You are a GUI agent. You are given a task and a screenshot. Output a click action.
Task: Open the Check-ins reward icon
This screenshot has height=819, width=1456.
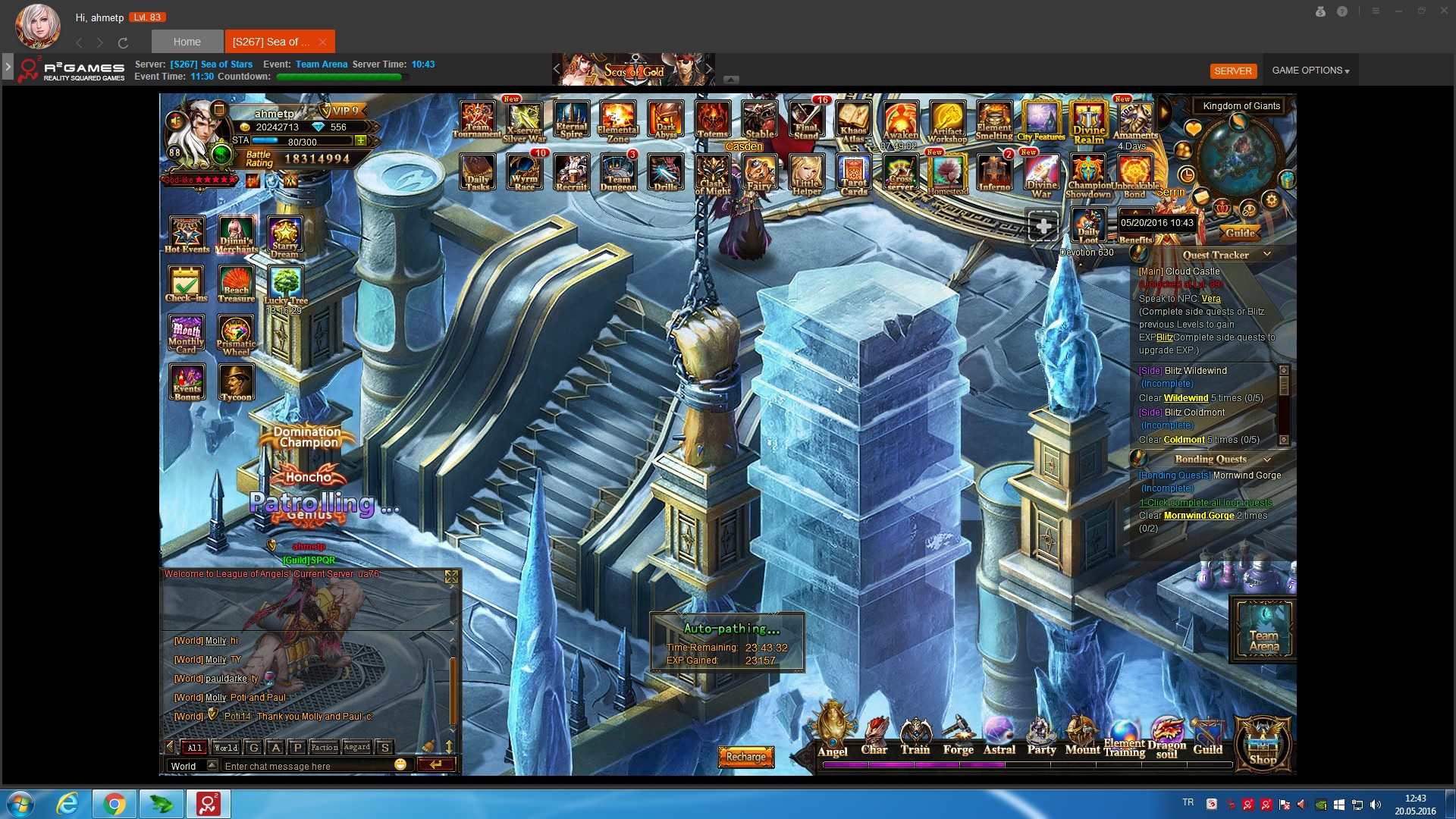187,284
